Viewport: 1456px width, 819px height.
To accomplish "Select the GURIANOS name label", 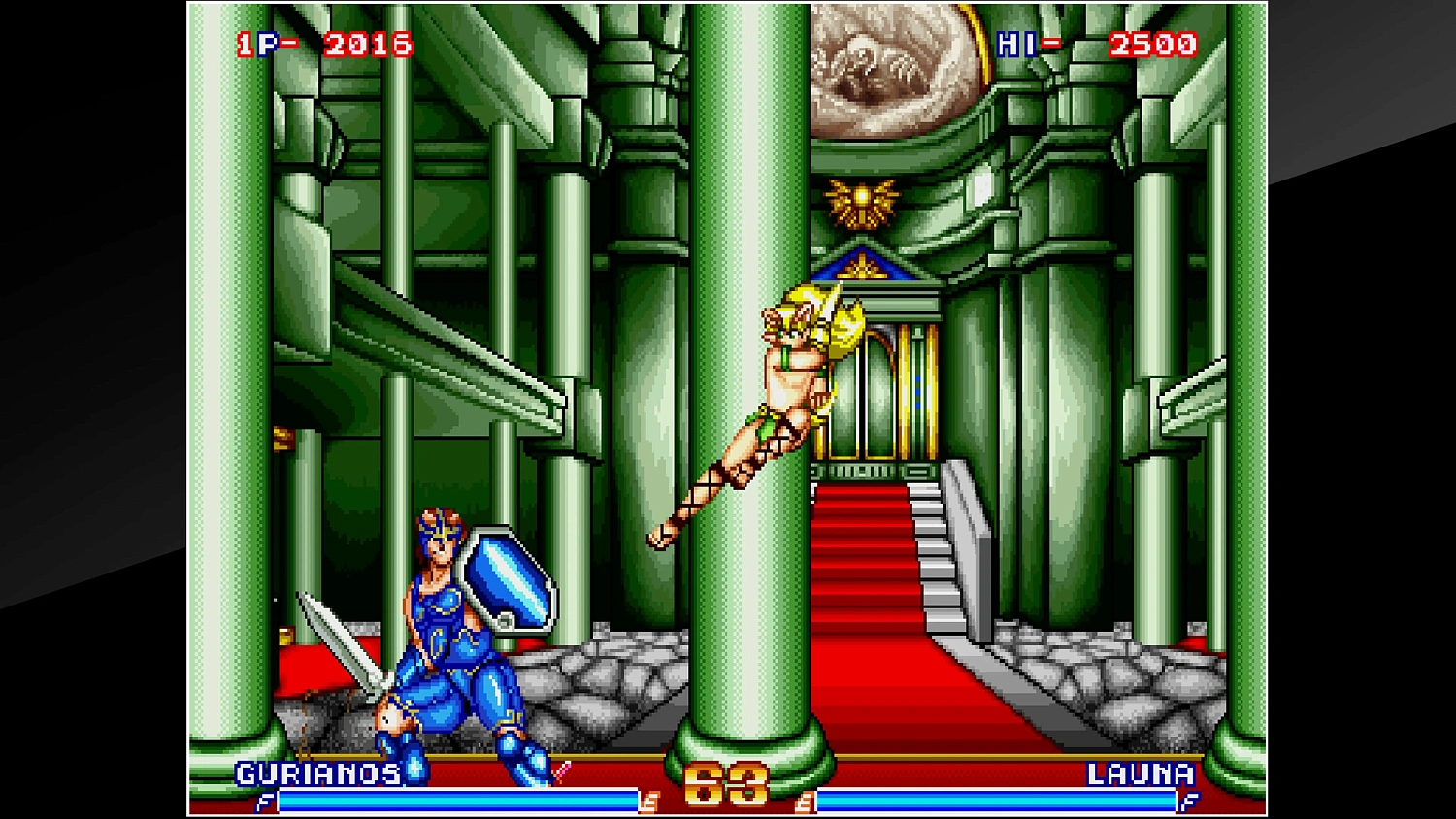I will tap(317, 775).
